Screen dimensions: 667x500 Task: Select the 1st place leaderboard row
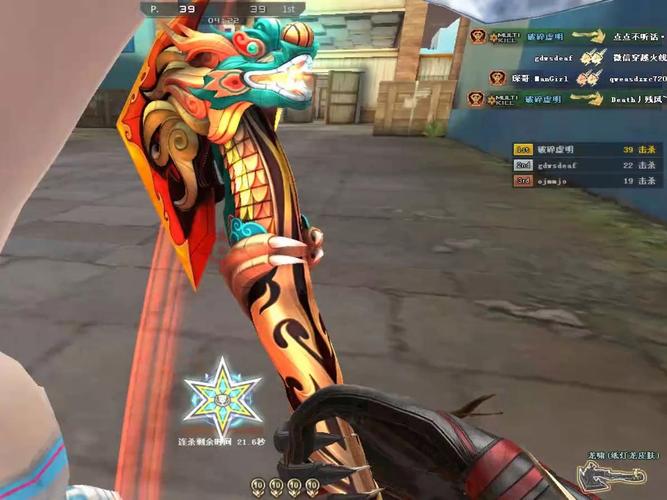click(x=586, y=149)
